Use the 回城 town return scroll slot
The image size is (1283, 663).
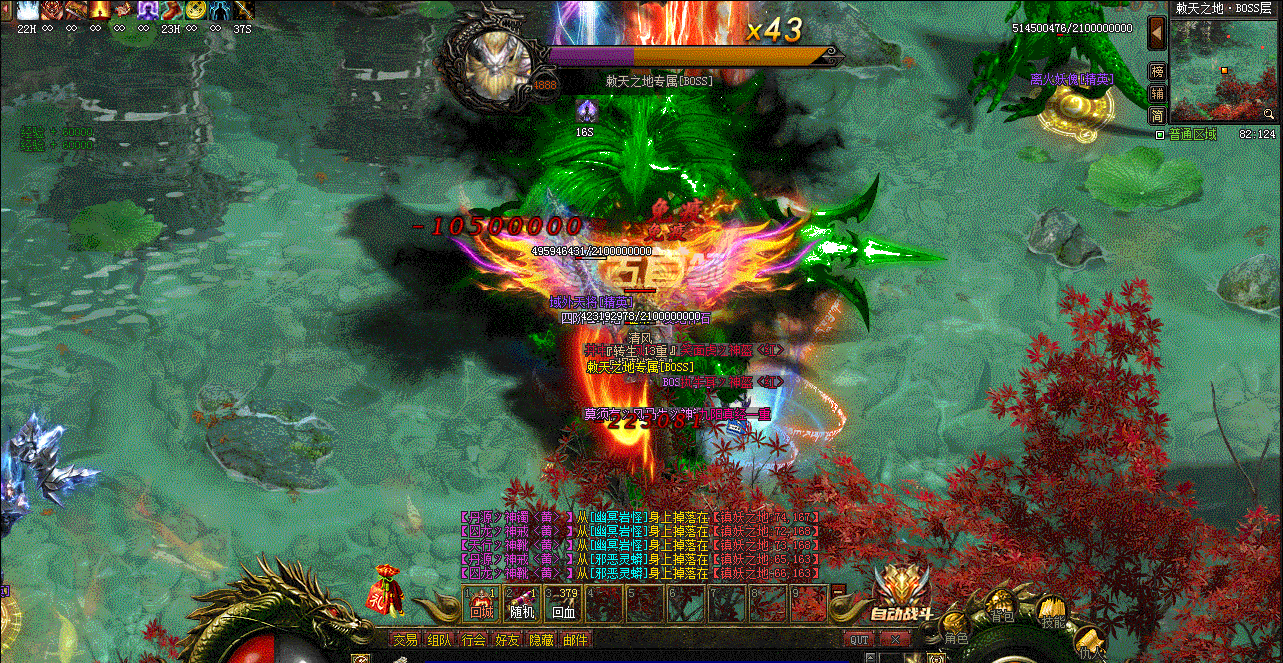coord(482,603)
